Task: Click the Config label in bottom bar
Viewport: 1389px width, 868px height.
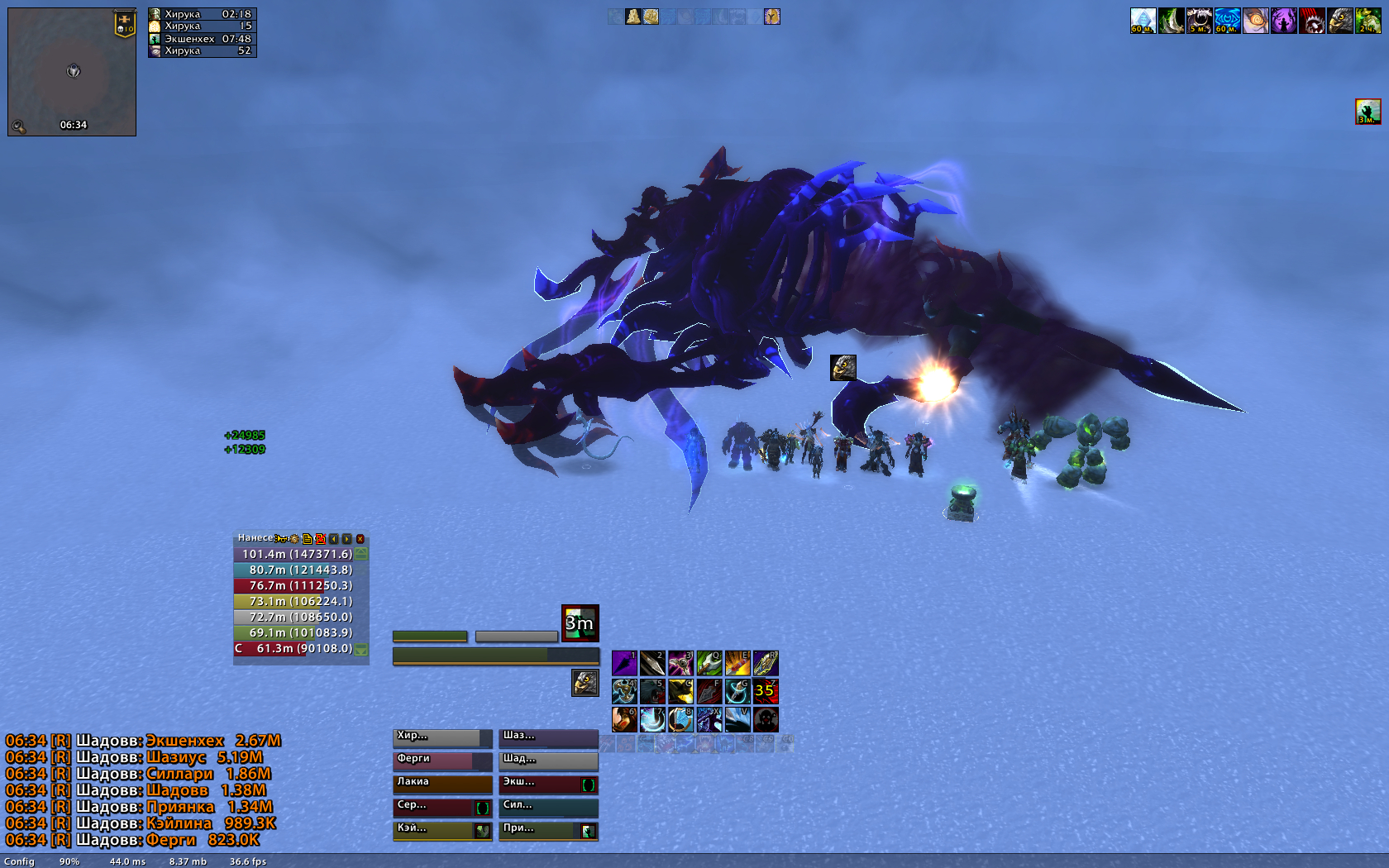Action: point(19,861)
